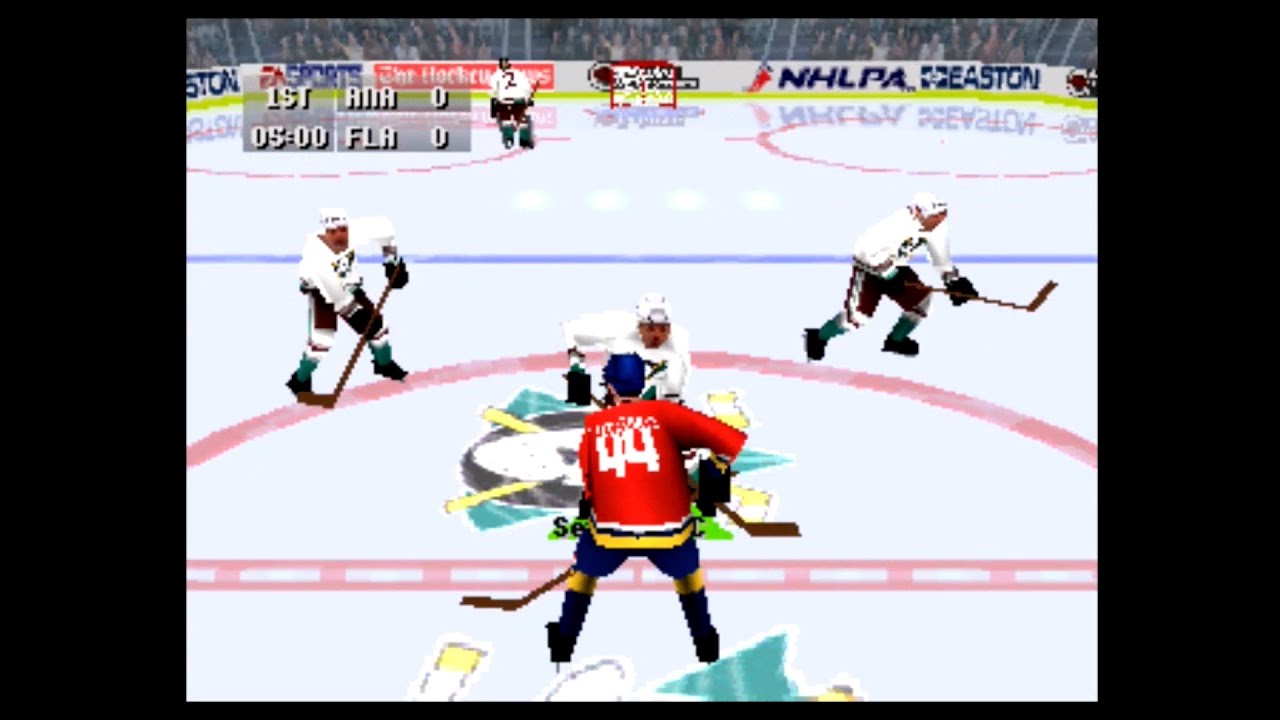Click the goal cage behind the goaltender
The height and width of the screenshot is (720, 1280).
[x=641, y=88]
